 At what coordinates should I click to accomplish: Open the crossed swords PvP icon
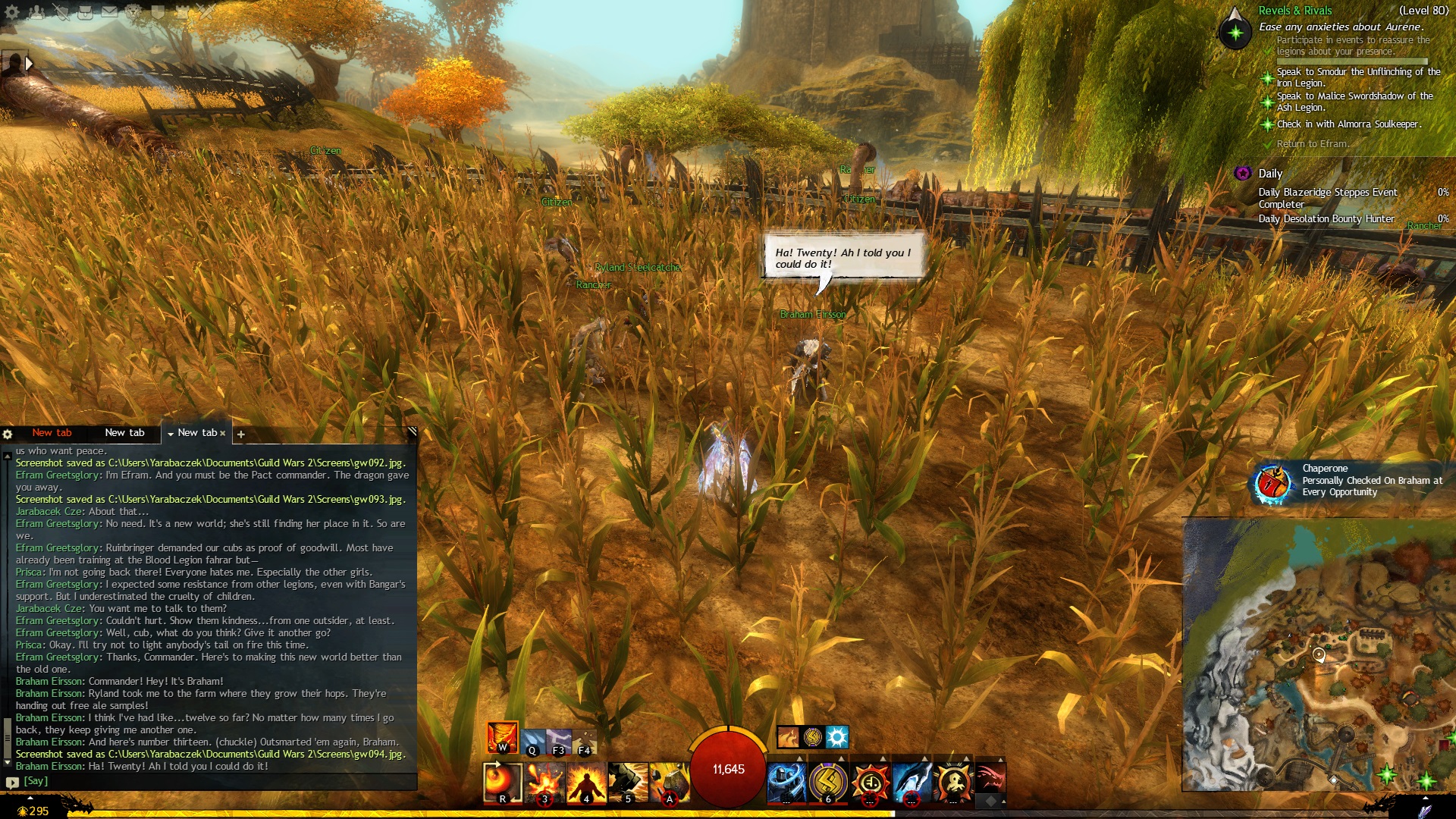click(x=206, y=11)
